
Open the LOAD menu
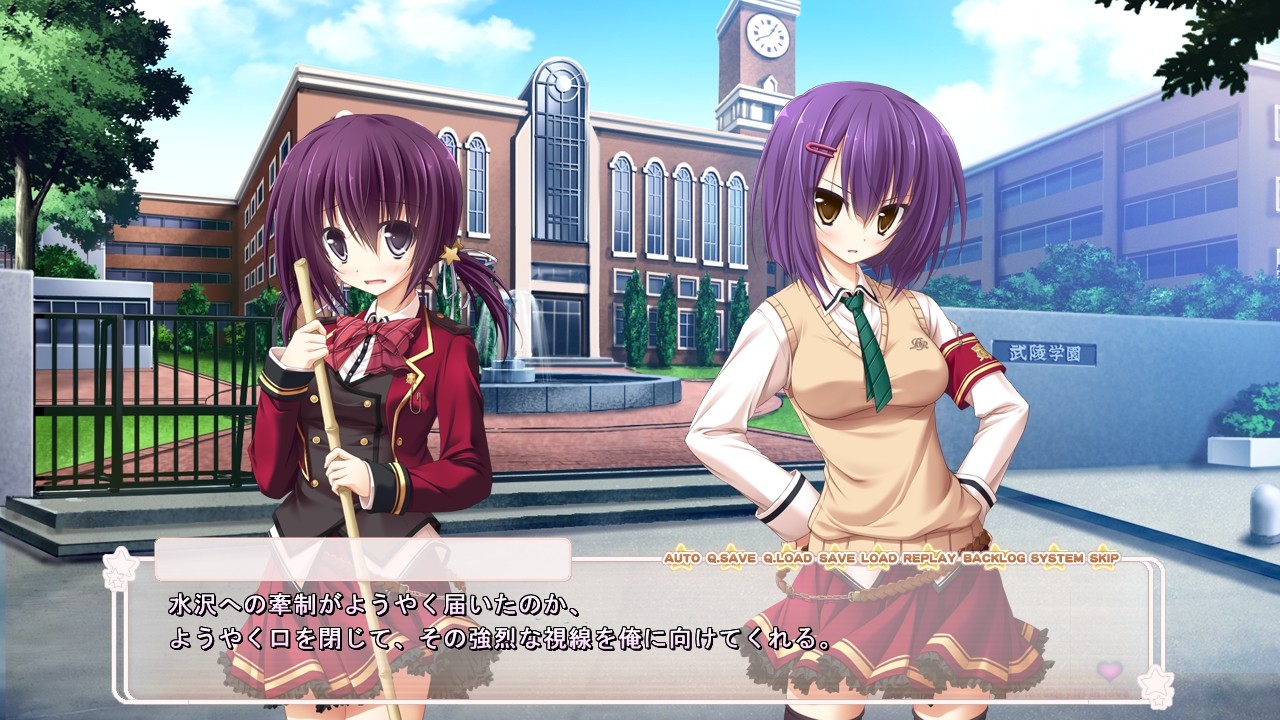(x=879, y=557)
